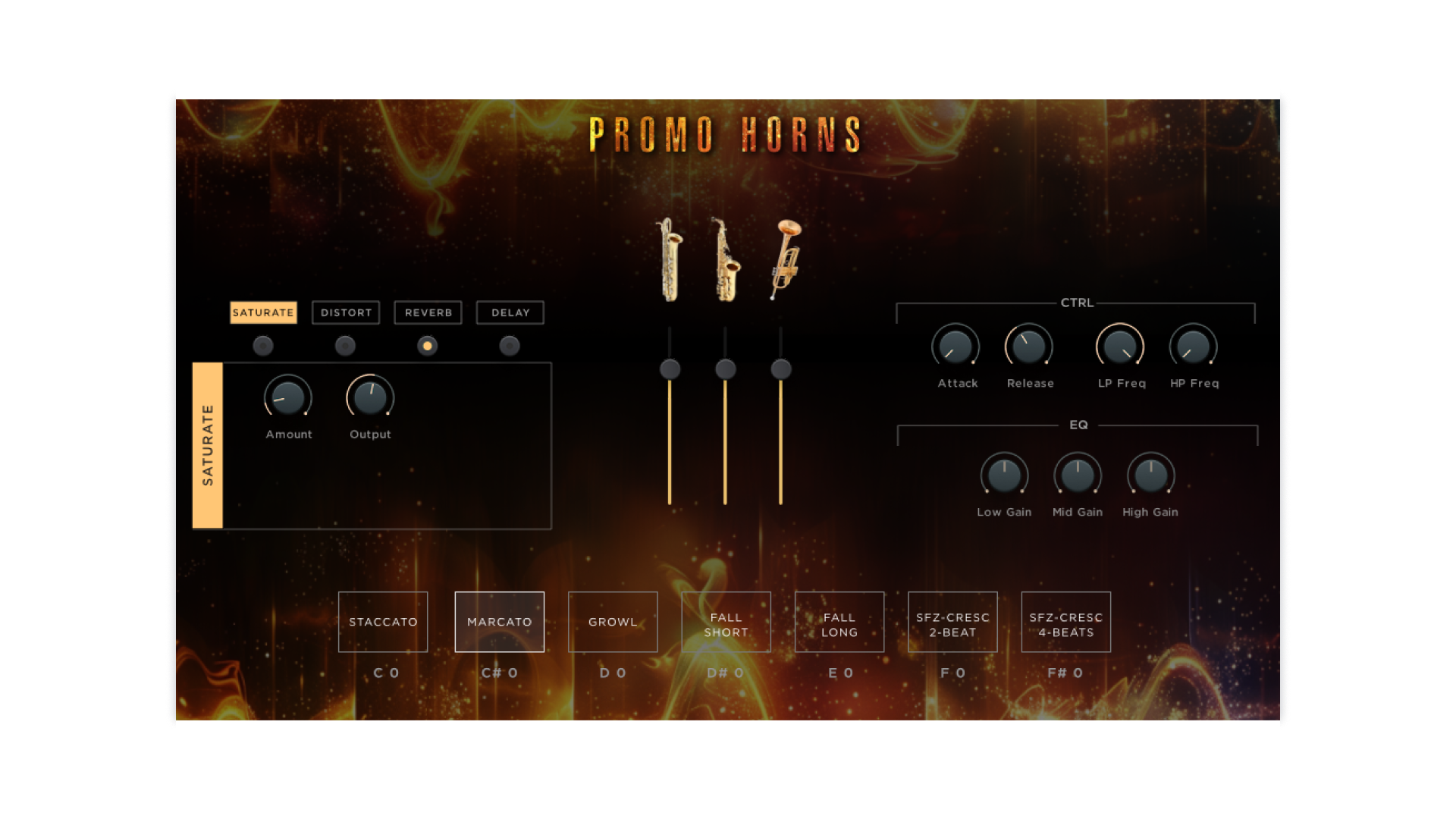Viewport: 1456px width, 819px height.
Task: Disable the Reverb effect LED
Action: 427,345
